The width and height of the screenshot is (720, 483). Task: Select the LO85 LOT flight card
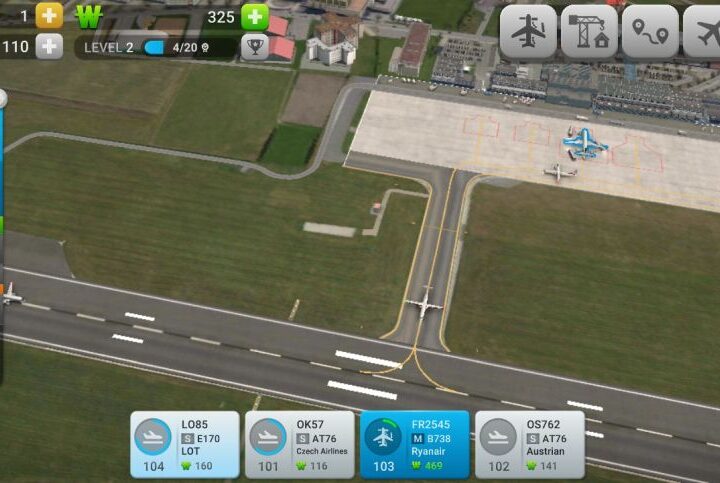coord(185,444)
